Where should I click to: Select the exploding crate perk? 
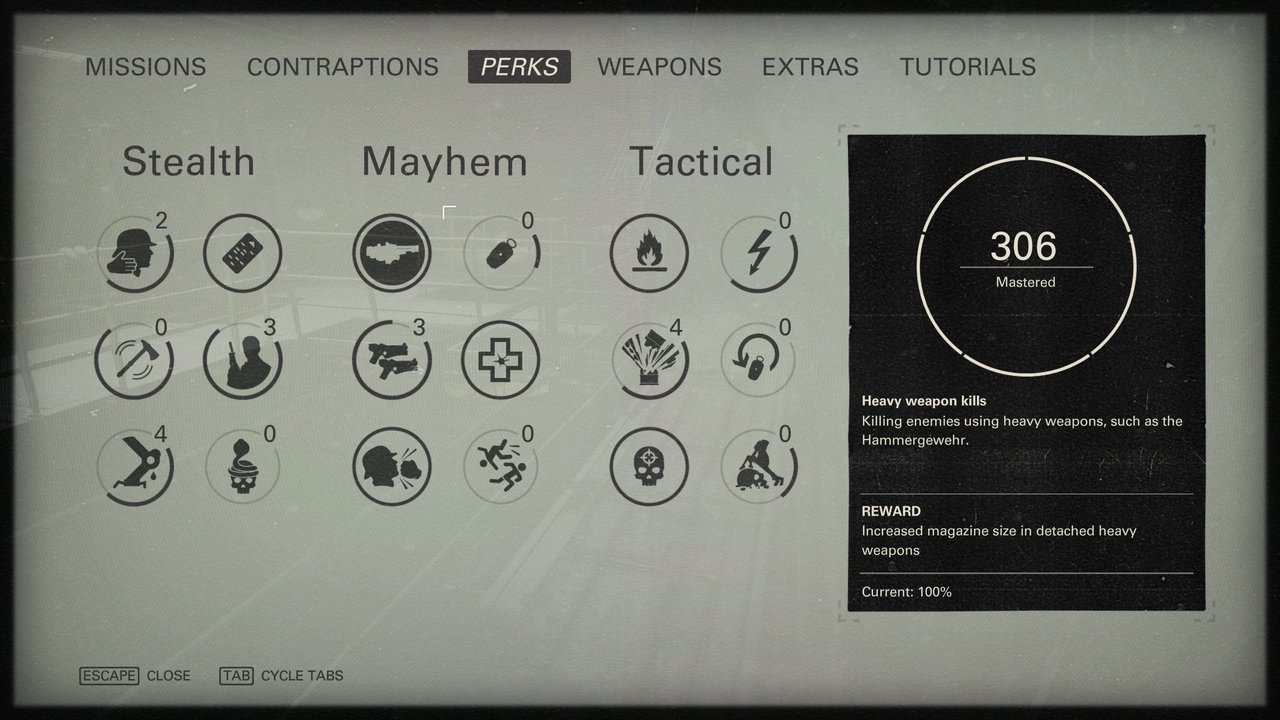(x=649, y=359)
